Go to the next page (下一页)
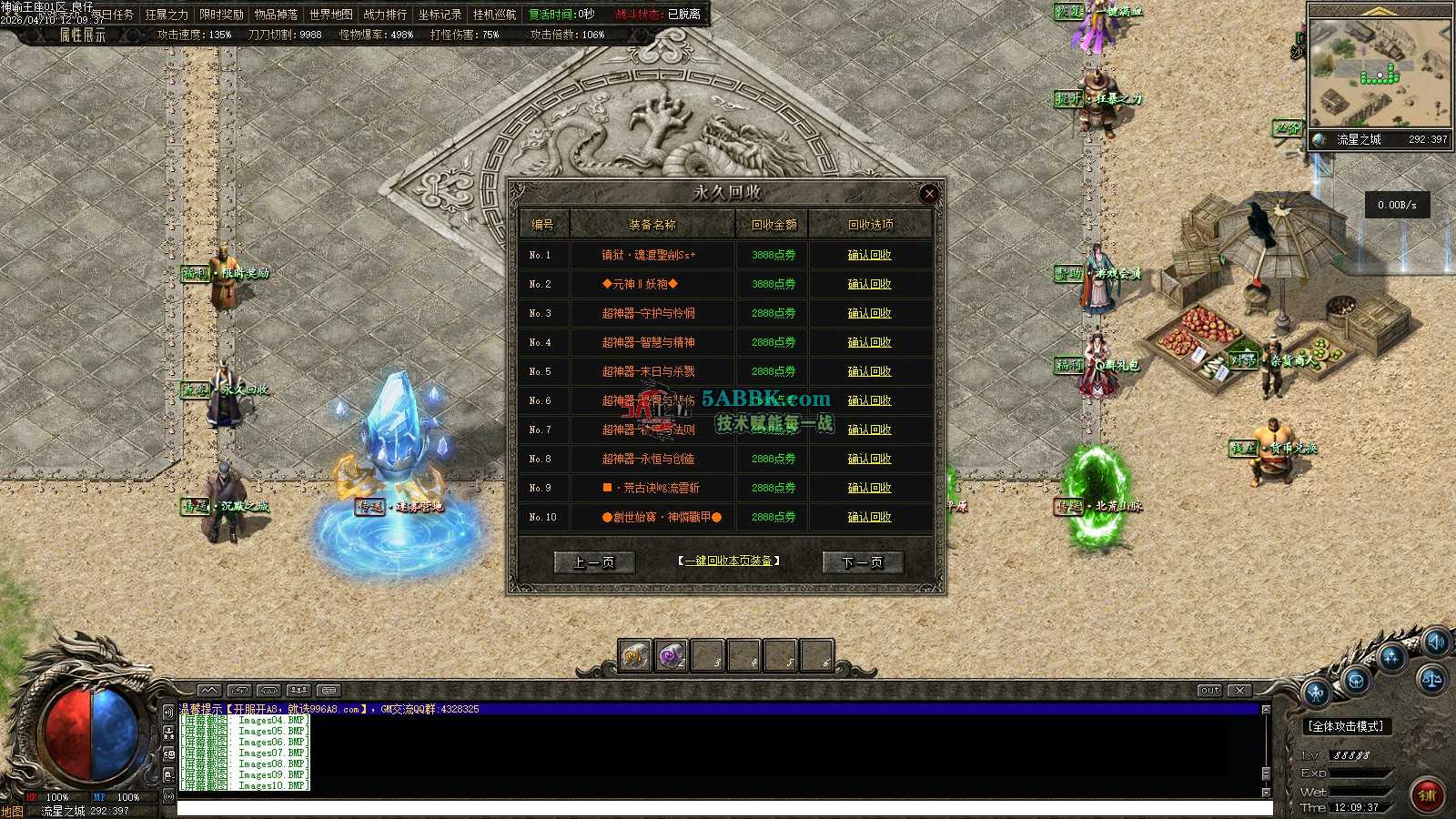Viewport: 1456px width, 819px height. pos(862,562)
